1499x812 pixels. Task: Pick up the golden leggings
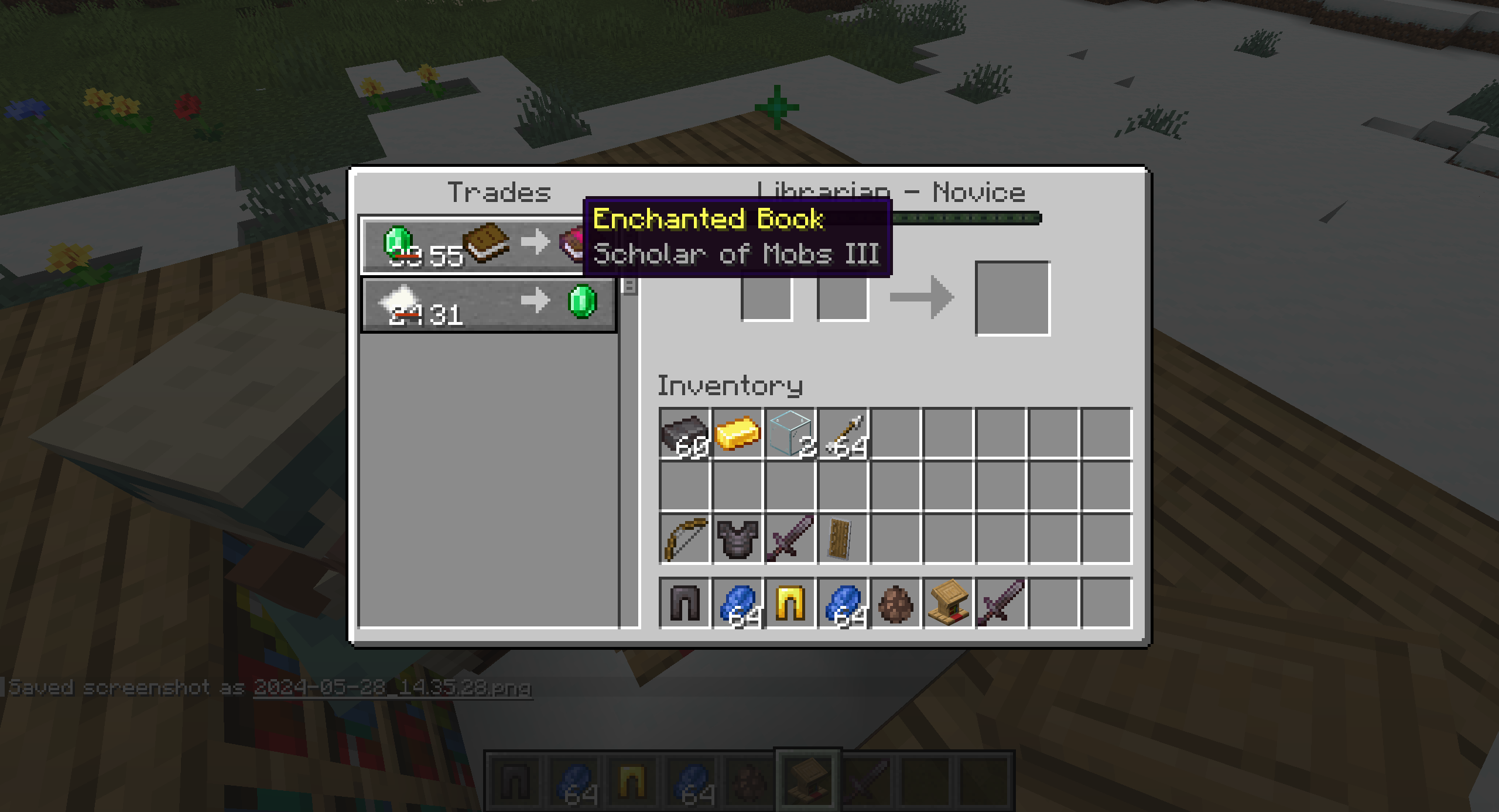[789, 603]
